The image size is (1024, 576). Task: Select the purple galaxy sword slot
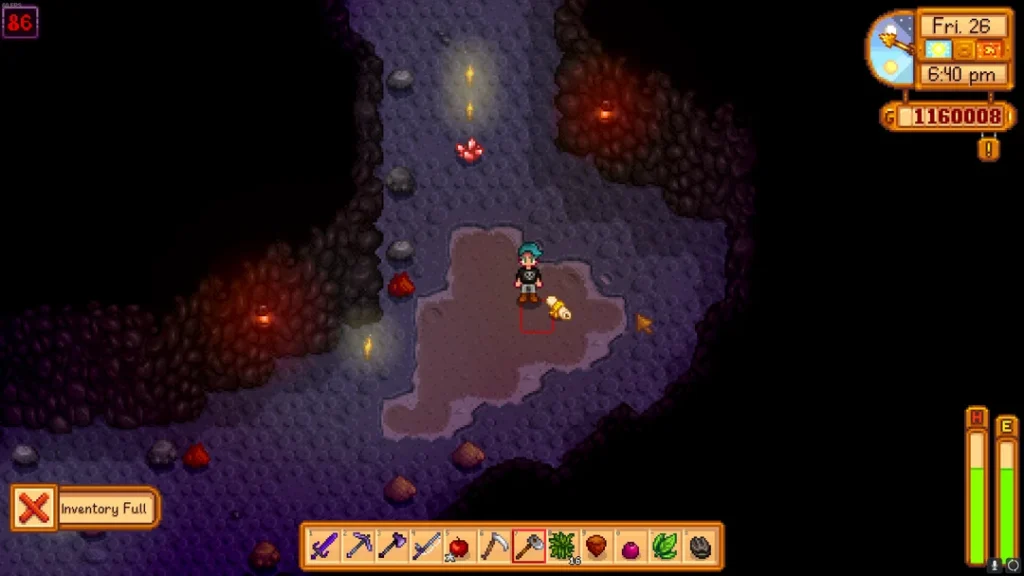click(x=324, y=546)
